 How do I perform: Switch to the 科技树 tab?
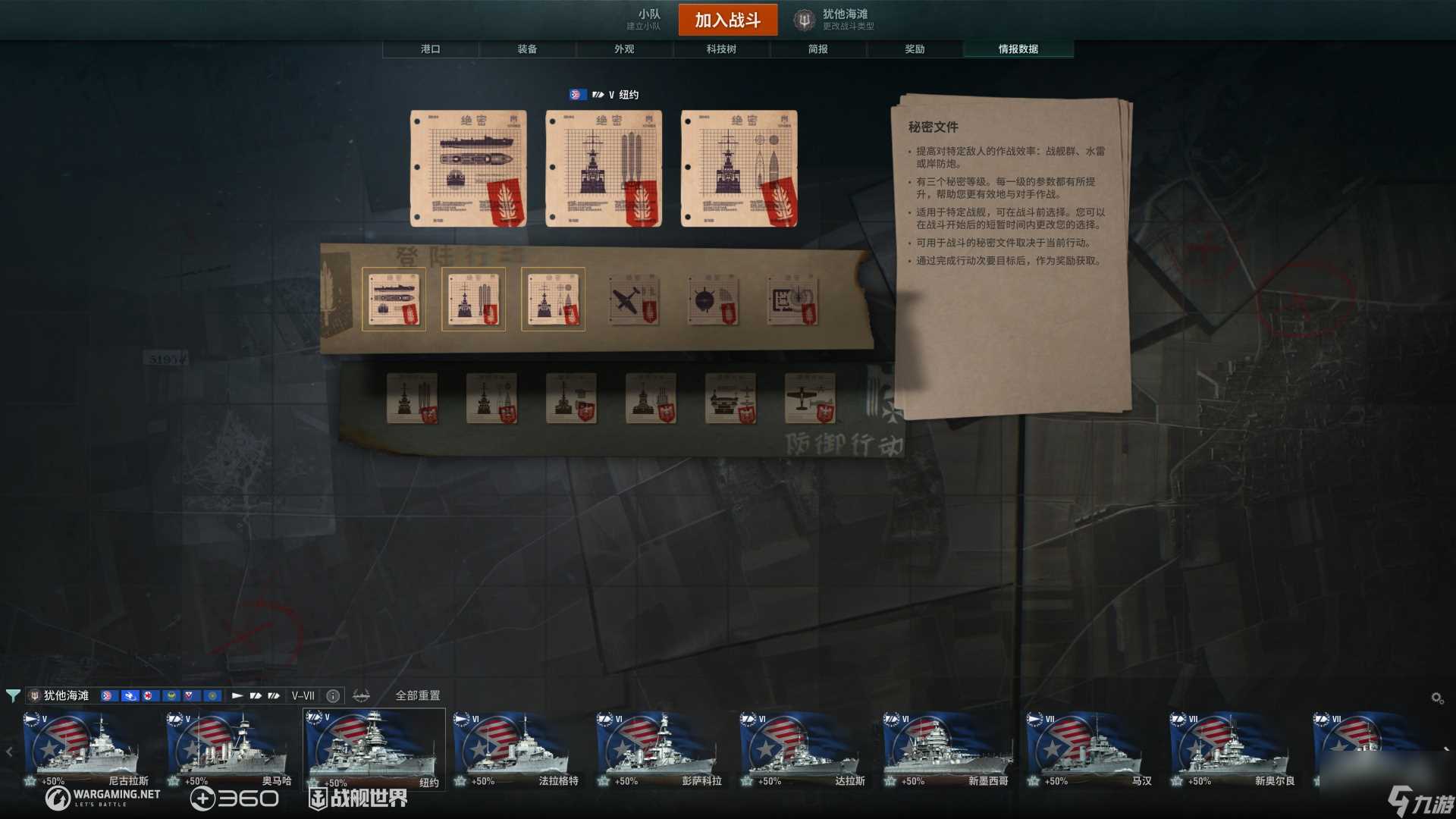[721, 49]
